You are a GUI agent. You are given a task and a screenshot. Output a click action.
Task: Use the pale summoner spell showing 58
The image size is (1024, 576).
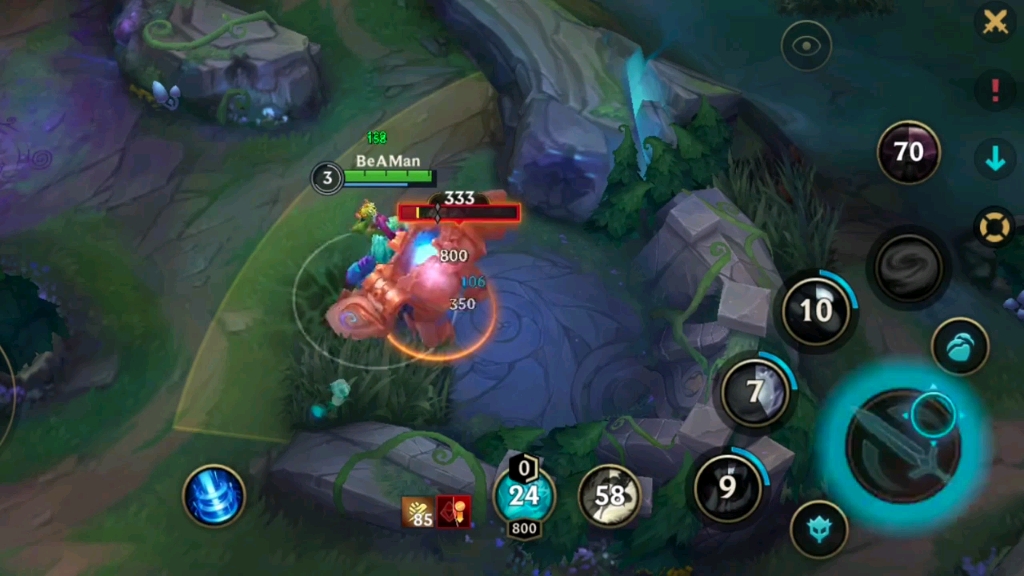pyautogui.click(x=610, y=494)
